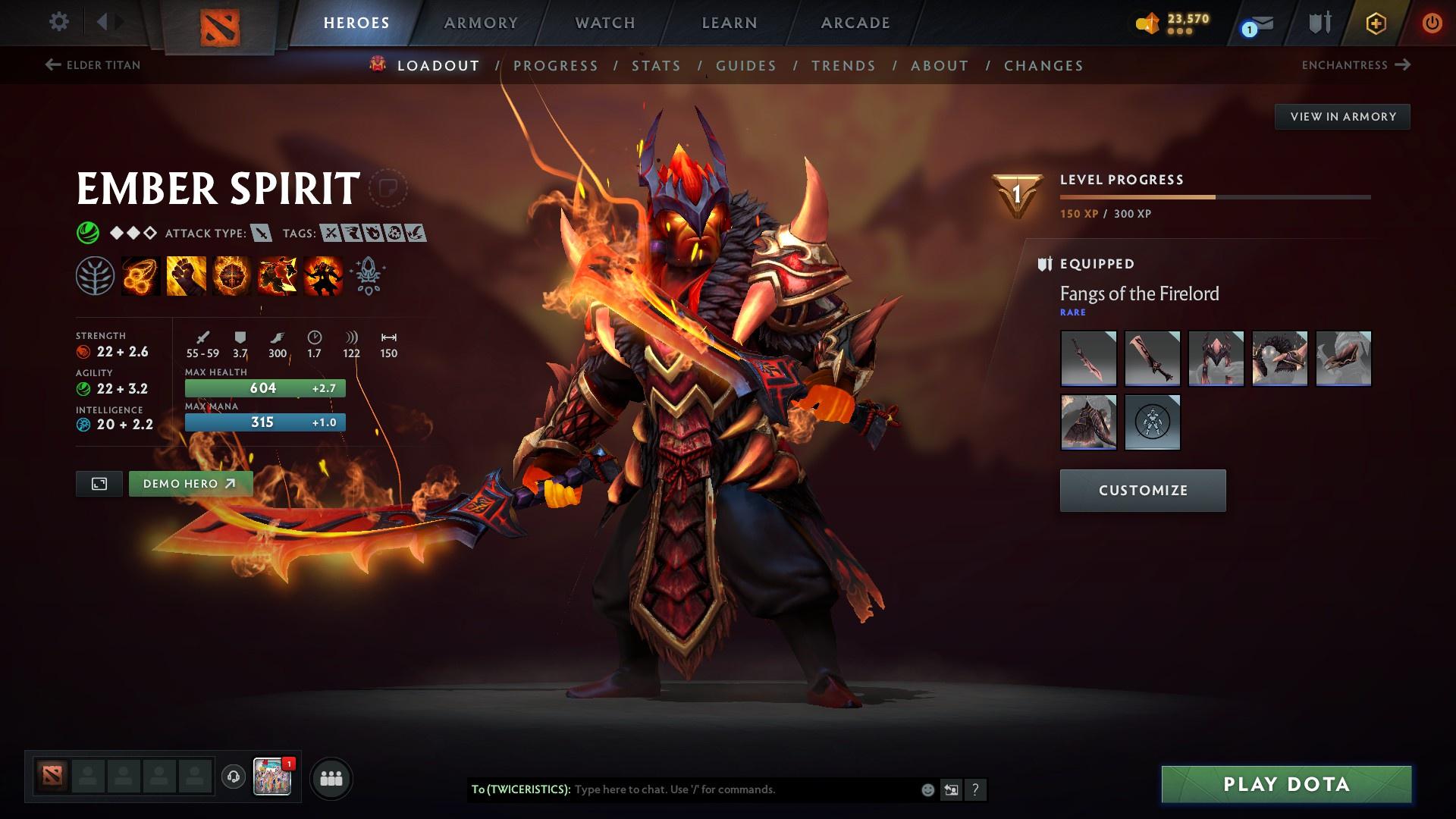Viewport: 1456px width, 819px height.
Task: Open the Searing Chains ability details
Action: (140, 277)
